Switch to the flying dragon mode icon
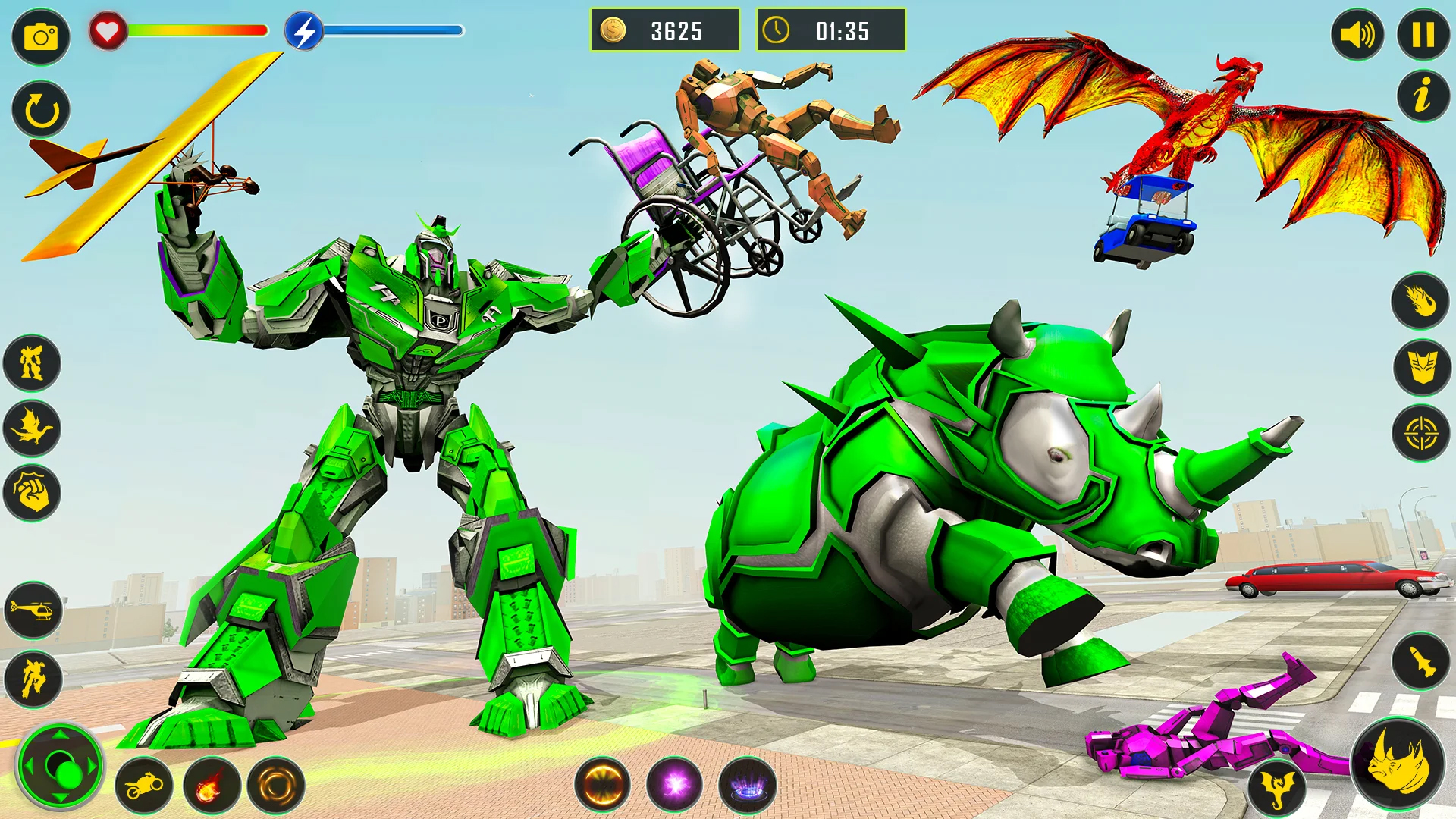Screen dimensions: 1456x819 pyautogui.click(x=32, y=428)
